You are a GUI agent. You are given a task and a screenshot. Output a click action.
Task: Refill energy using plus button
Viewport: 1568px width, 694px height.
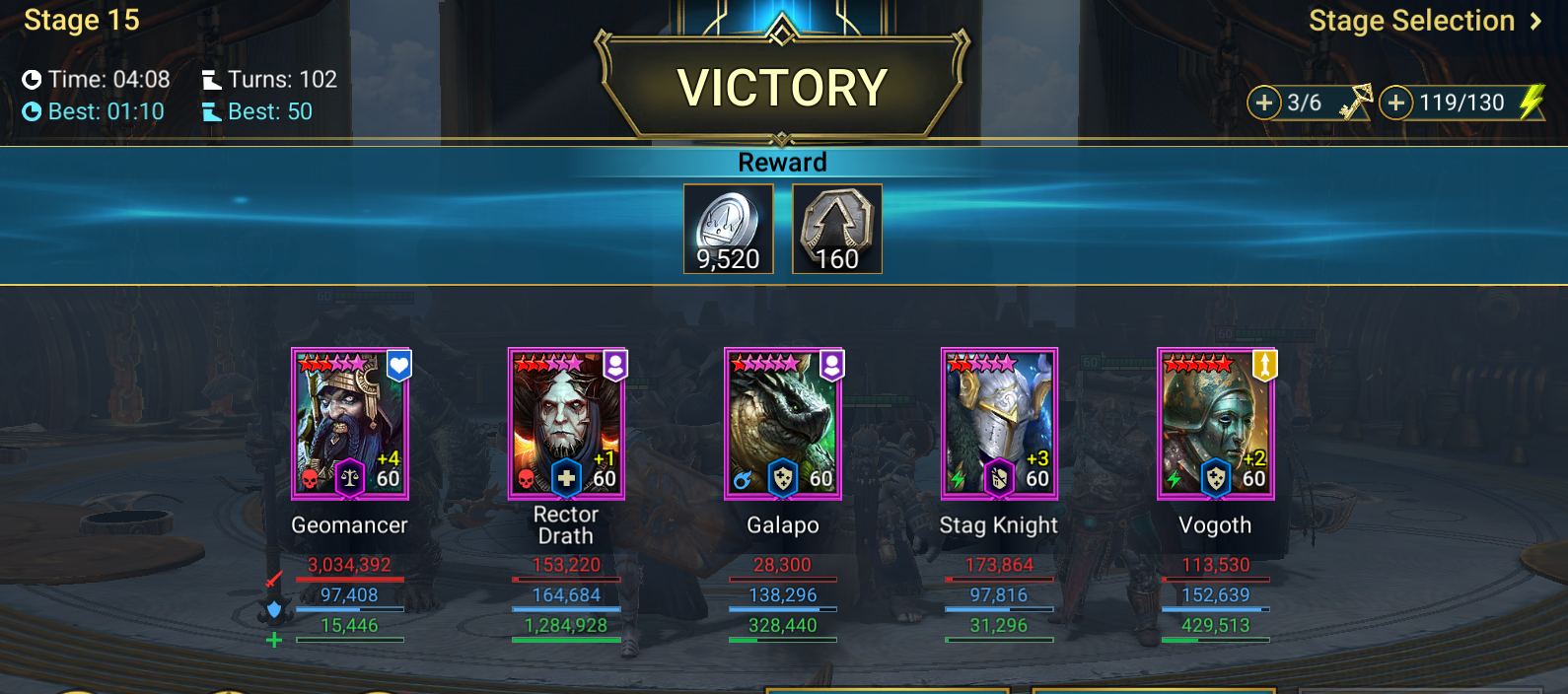click(x=1395, y=103)
